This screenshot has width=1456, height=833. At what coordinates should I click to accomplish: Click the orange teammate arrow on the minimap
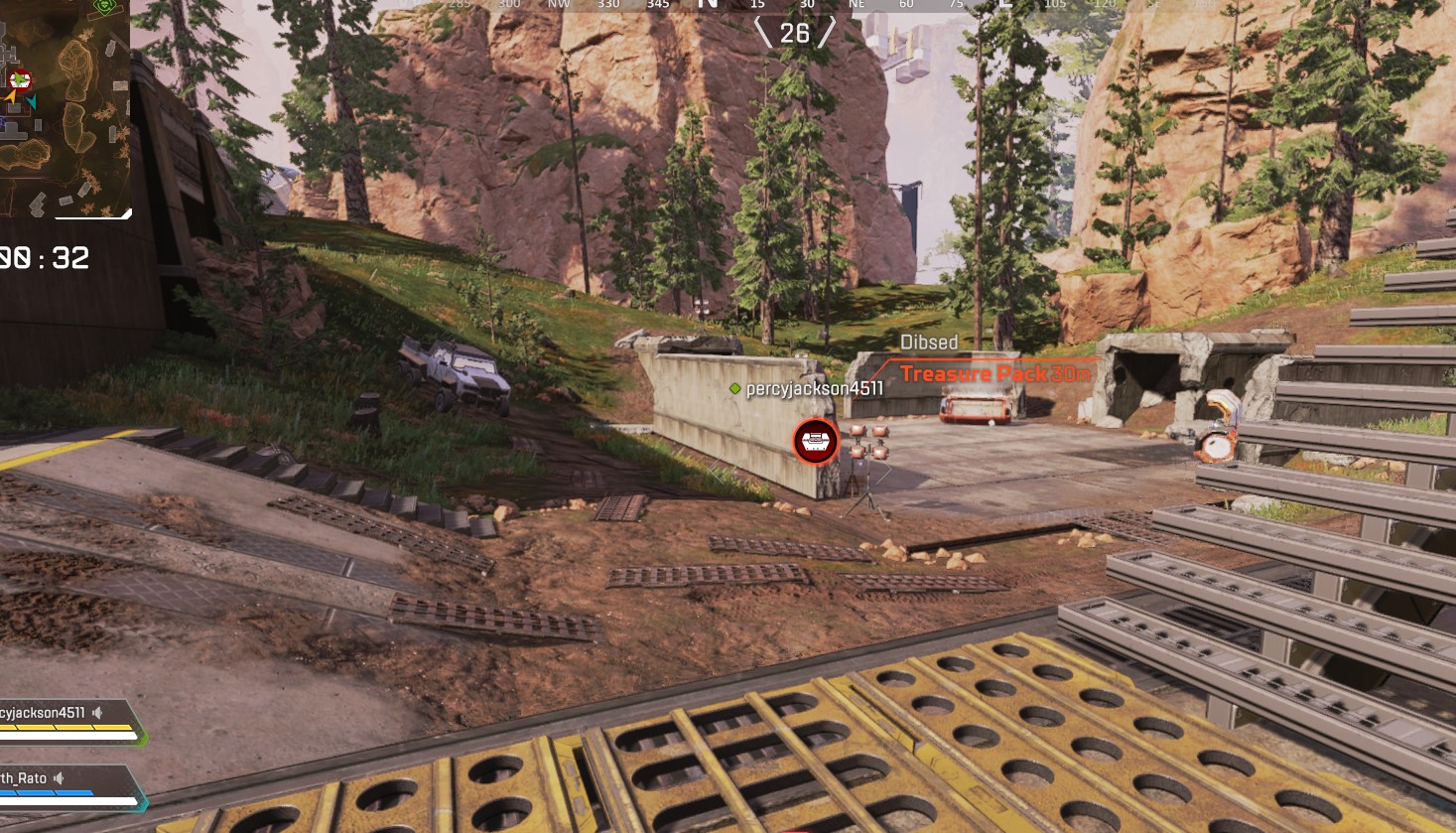click(x=10, y=97)
